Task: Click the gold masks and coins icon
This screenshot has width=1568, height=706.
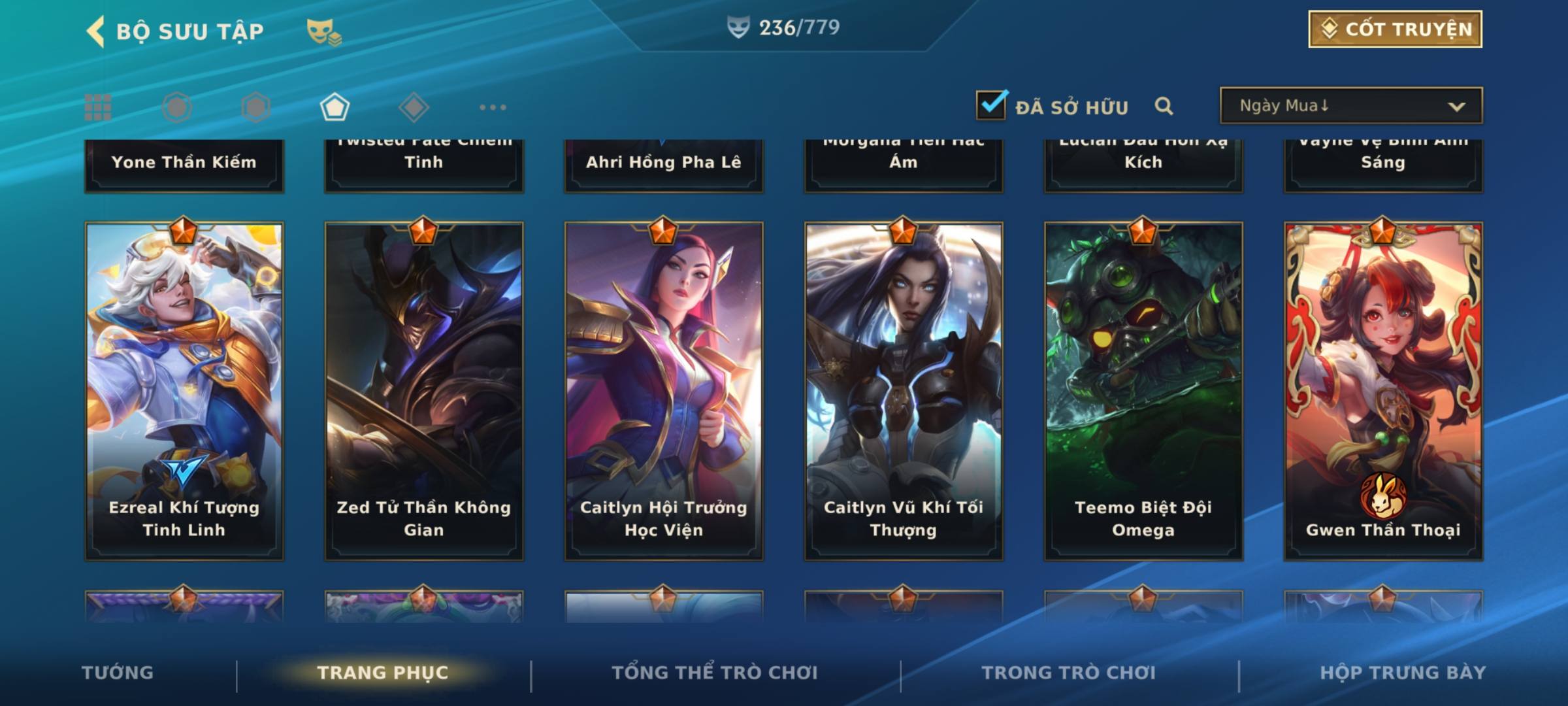Action: coord(324,31)
